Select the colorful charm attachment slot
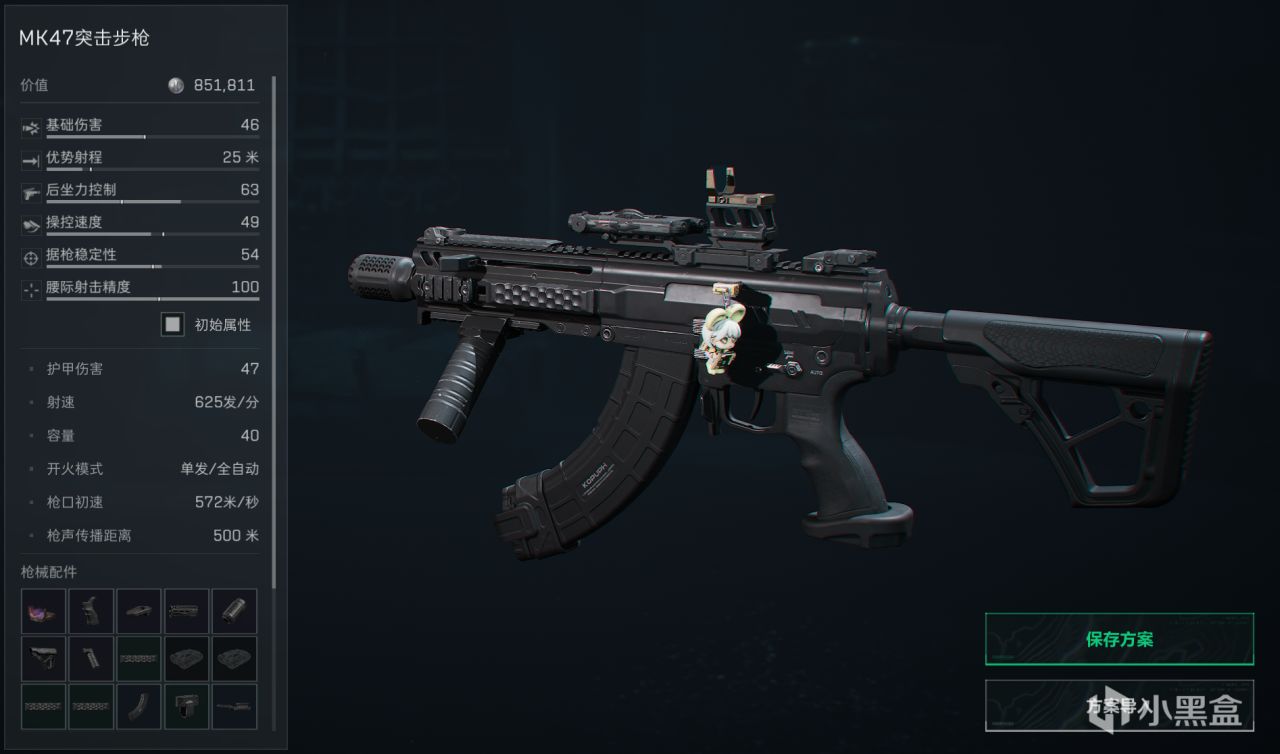 43,610
